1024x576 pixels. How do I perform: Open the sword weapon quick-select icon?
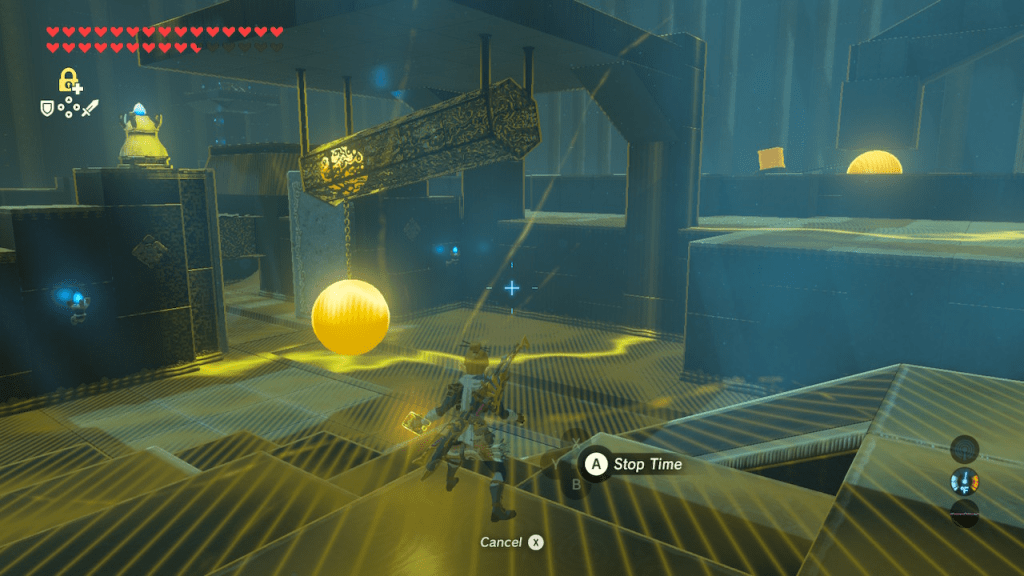click(91, 107)
